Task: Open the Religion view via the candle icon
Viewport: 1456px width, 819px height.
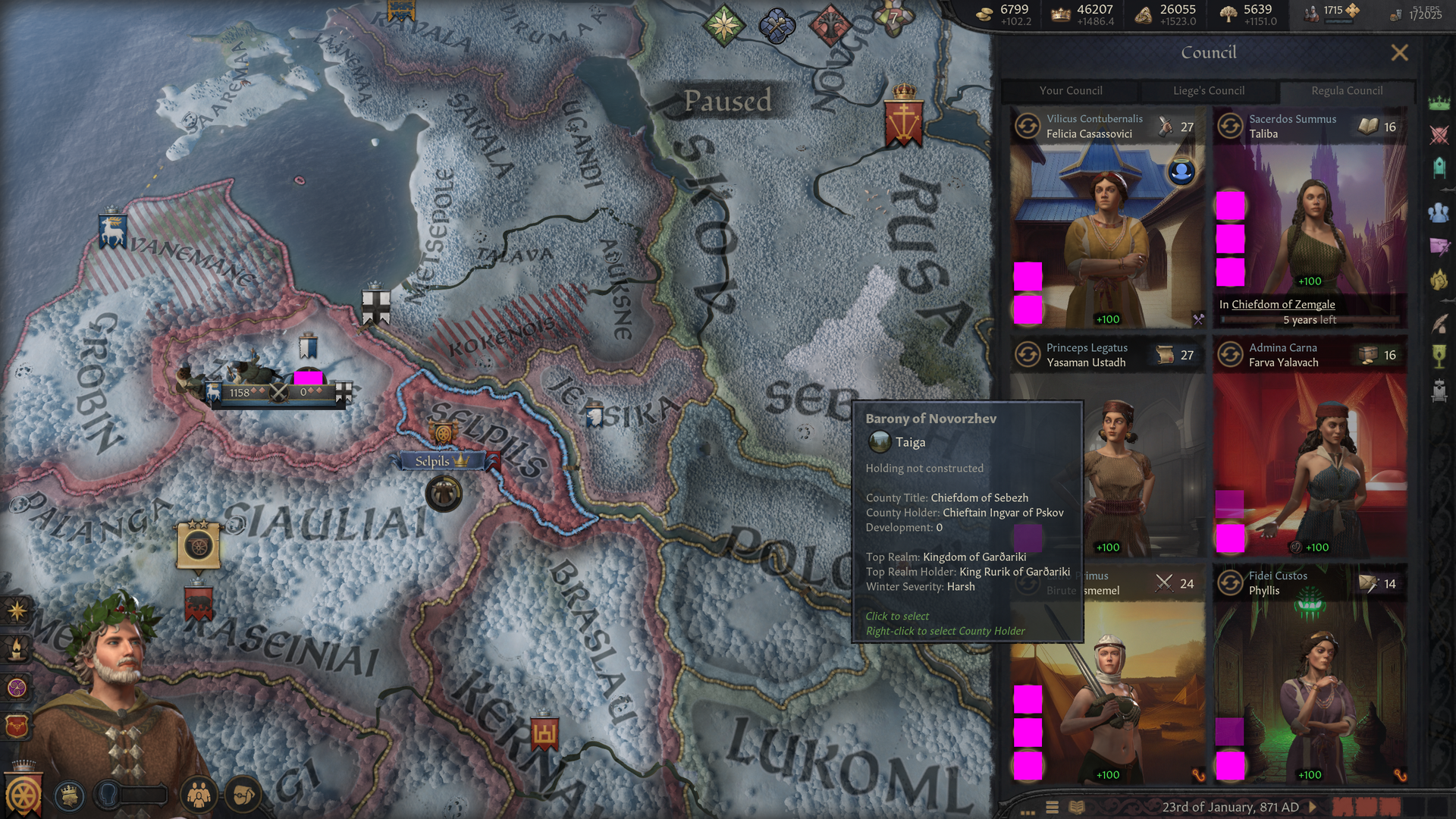Action: [18, 648]
